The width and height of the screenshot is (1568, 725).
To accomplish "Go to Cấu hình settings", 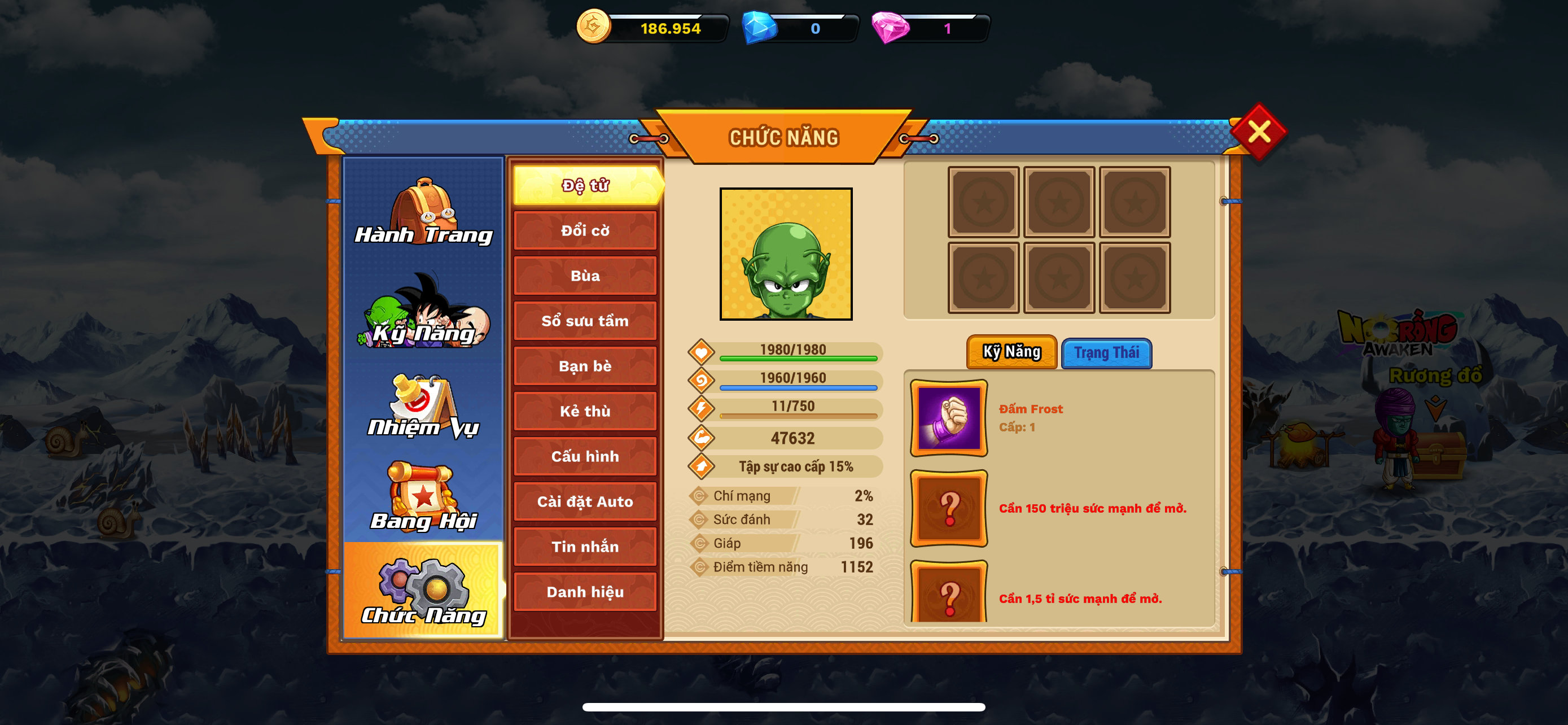I will click(x=585, y=457).
